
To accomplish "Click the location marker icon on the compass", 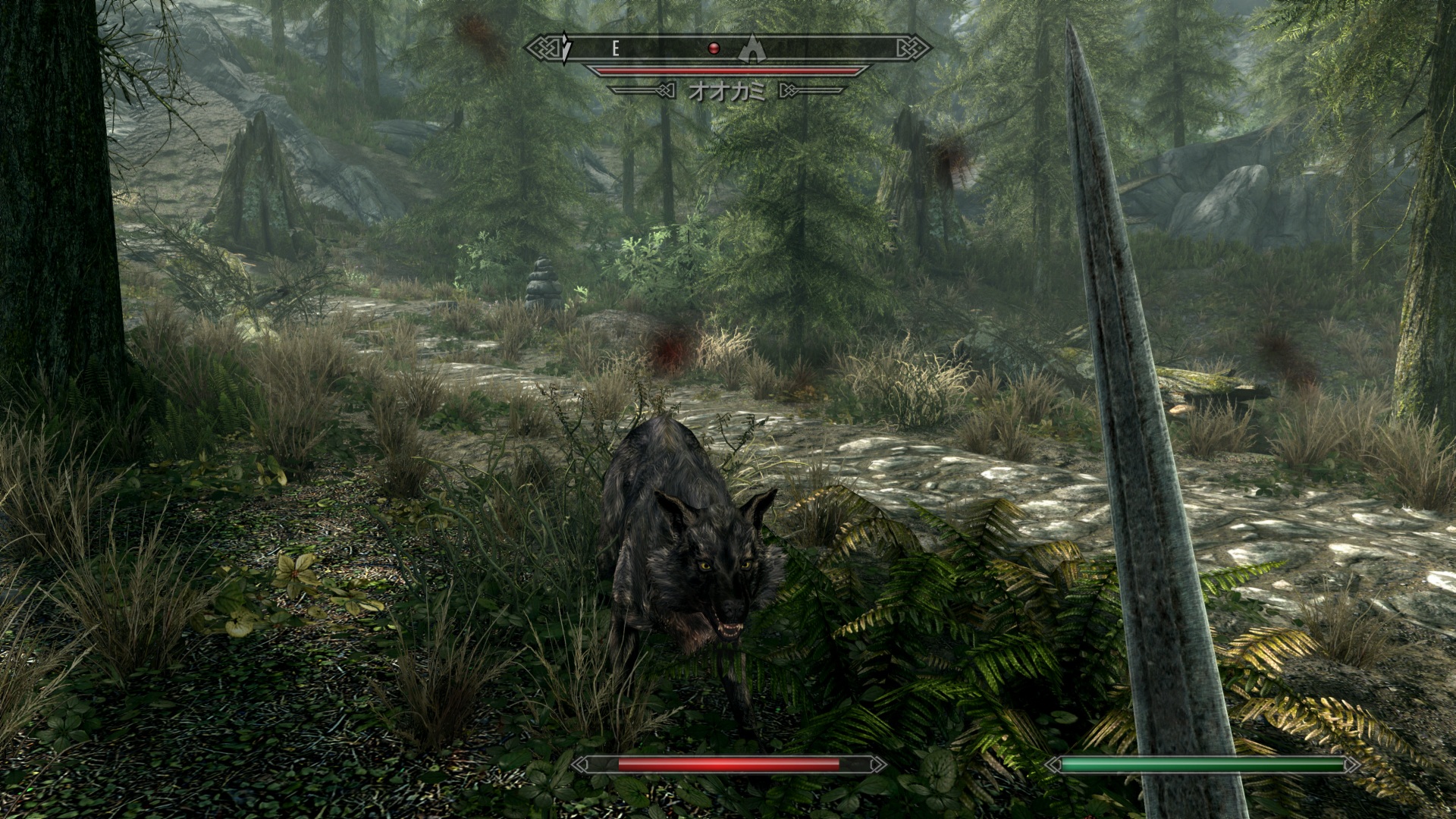I will coord(750,48).
